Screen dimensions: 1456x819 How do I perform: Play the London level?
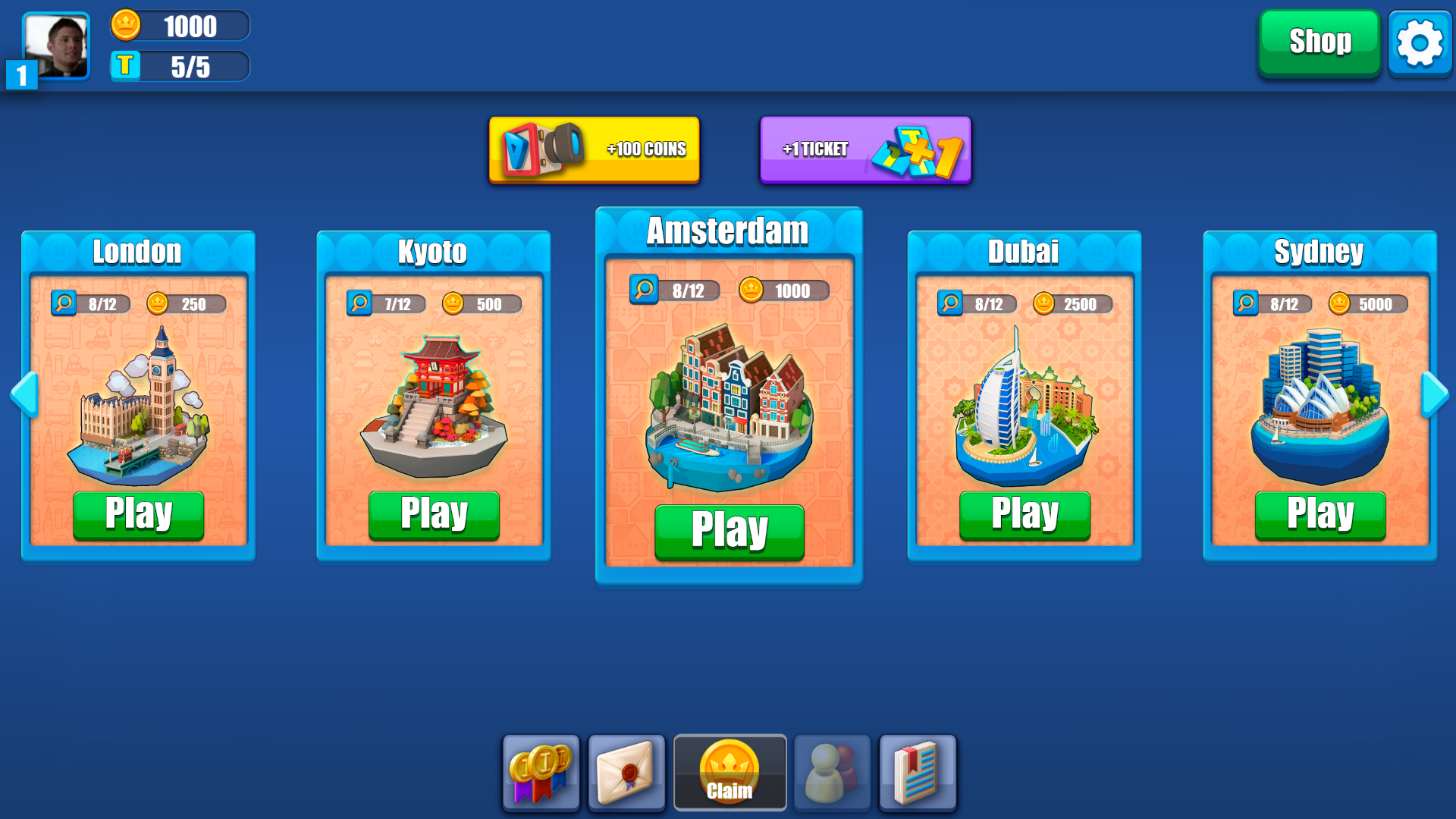point(139,513)
